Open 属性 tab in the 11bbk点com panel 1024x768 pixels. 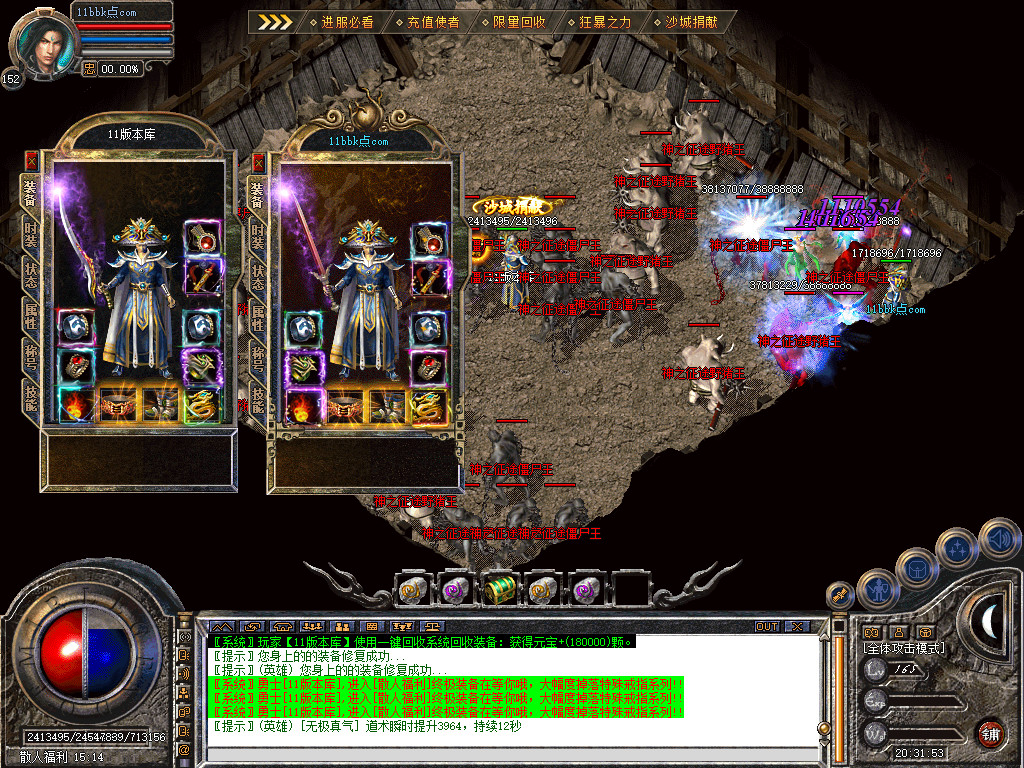tap(258, 315)
